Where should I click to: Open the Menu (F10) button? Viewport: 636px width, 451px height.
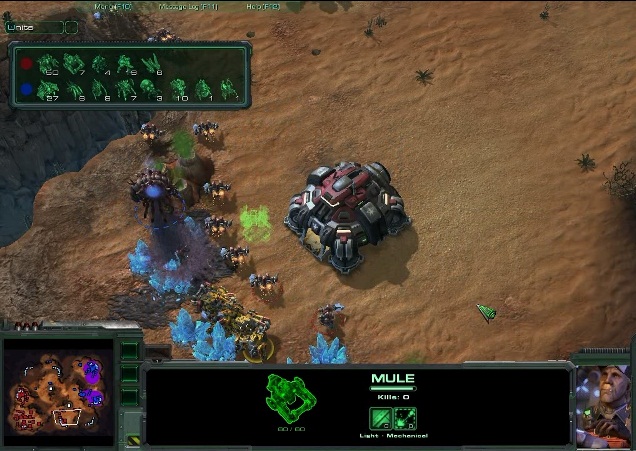pos(113,6)
